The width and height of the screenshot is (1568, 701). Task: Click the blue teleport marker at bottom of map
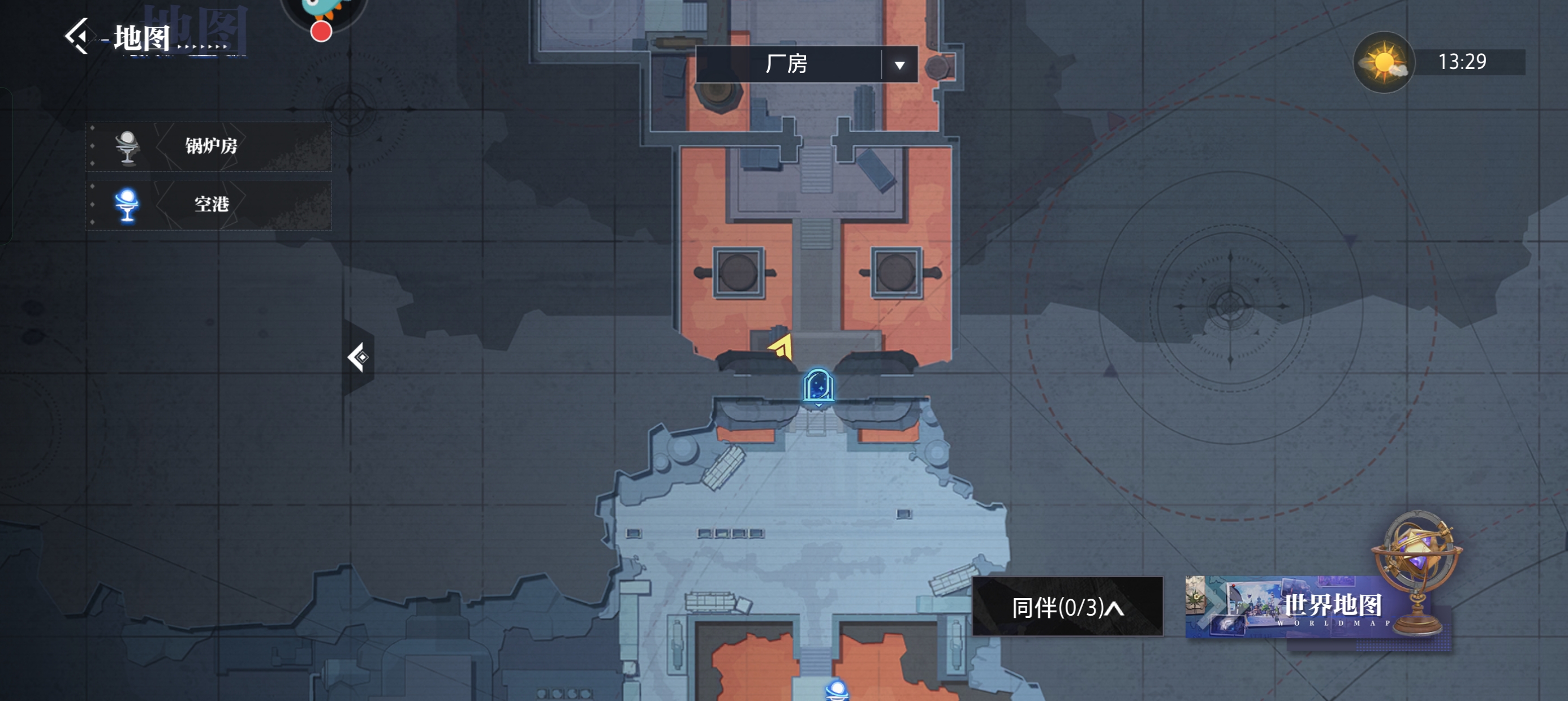837,691
